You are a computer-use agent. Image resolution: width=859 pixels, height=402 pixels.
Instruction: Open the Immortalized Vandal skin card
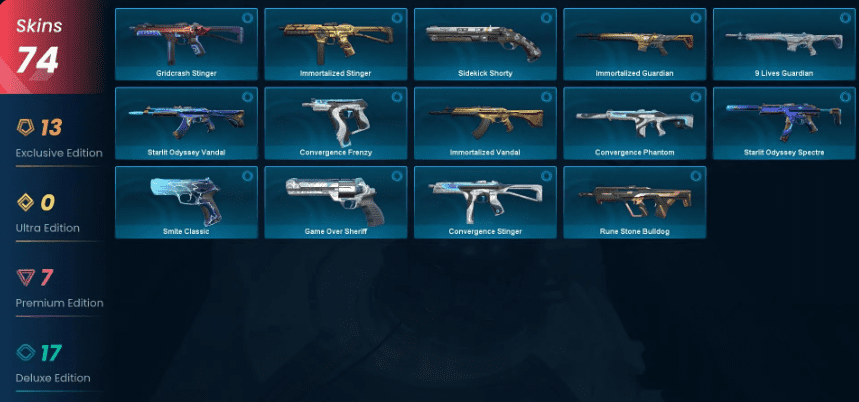pos(485,123)
